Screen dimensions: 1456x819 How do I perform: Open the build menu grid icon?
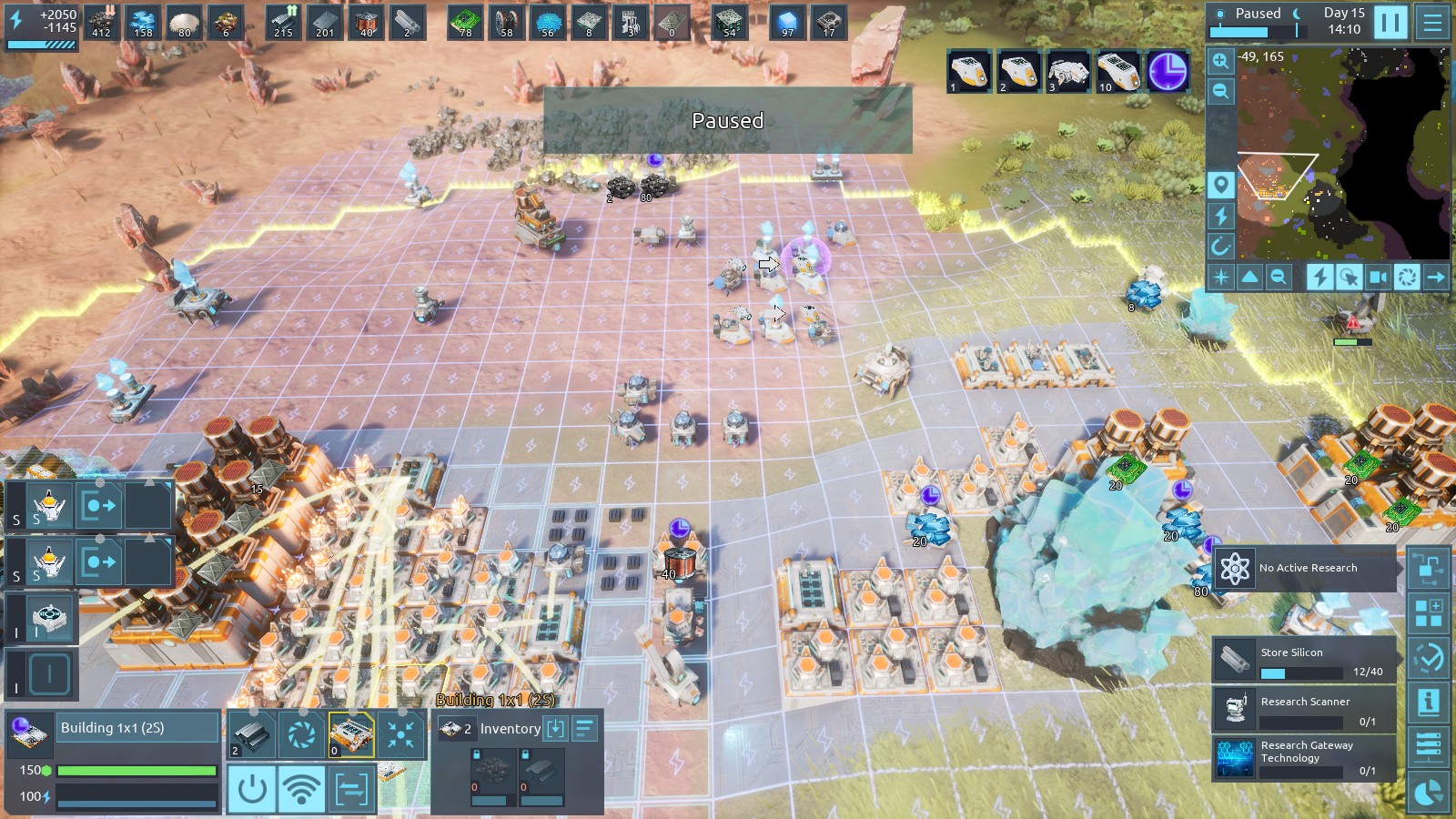point(1428,613)
